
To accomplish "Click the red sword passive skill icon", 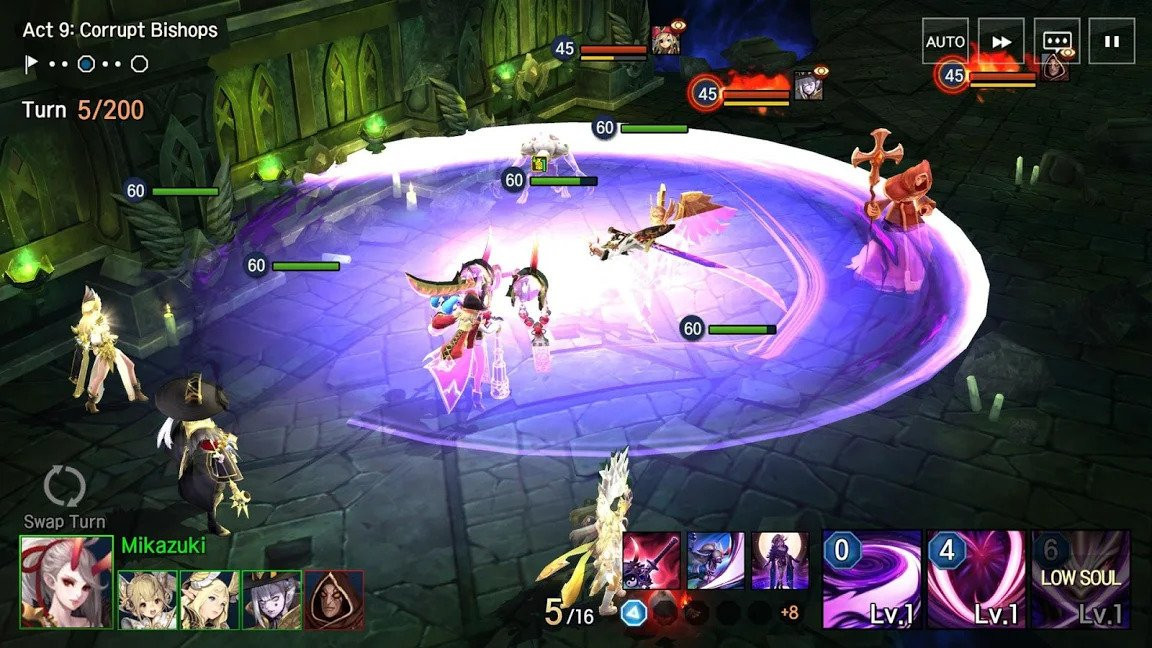I will tap(651, 560).
